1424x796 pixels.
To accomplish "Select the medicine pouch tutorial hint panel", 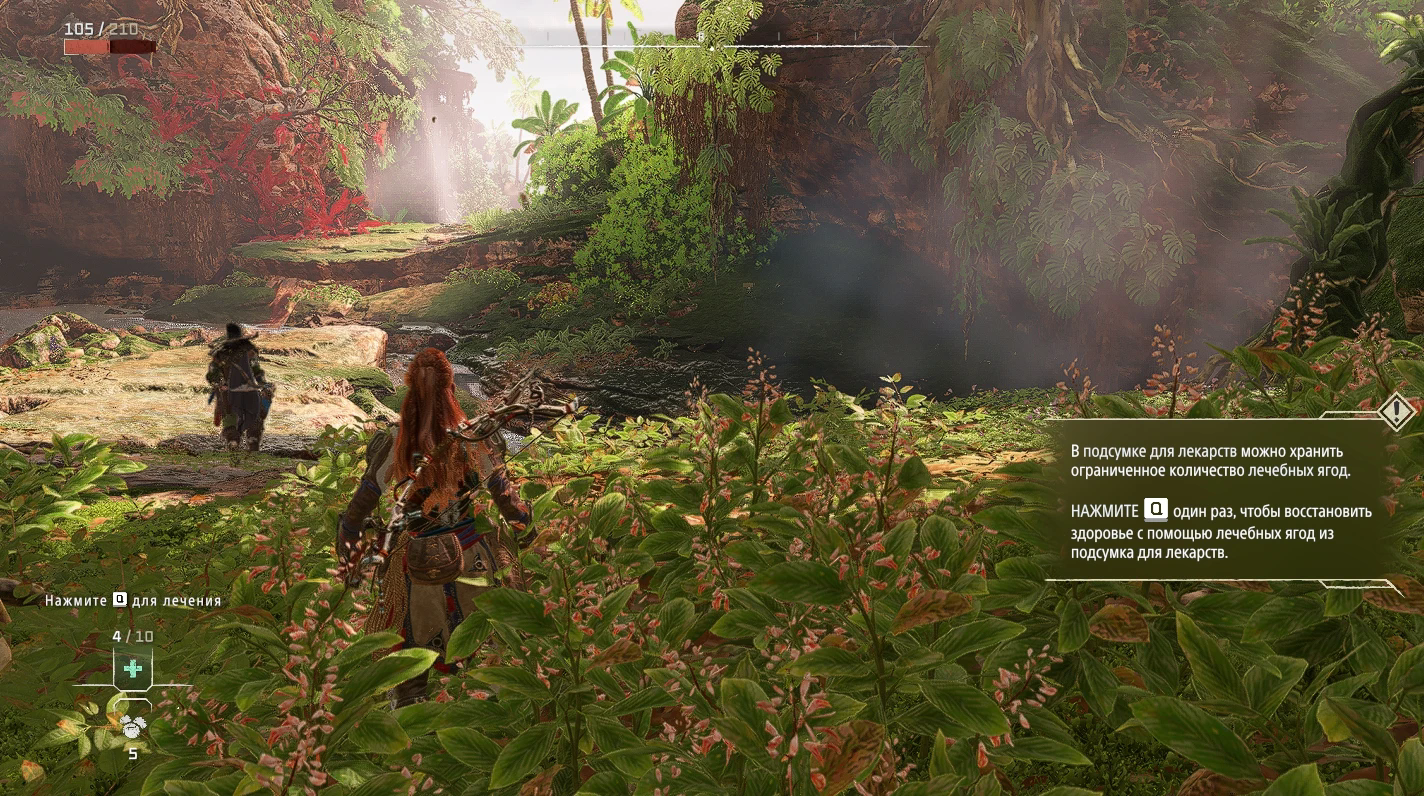I will [x=1220, y=499].
